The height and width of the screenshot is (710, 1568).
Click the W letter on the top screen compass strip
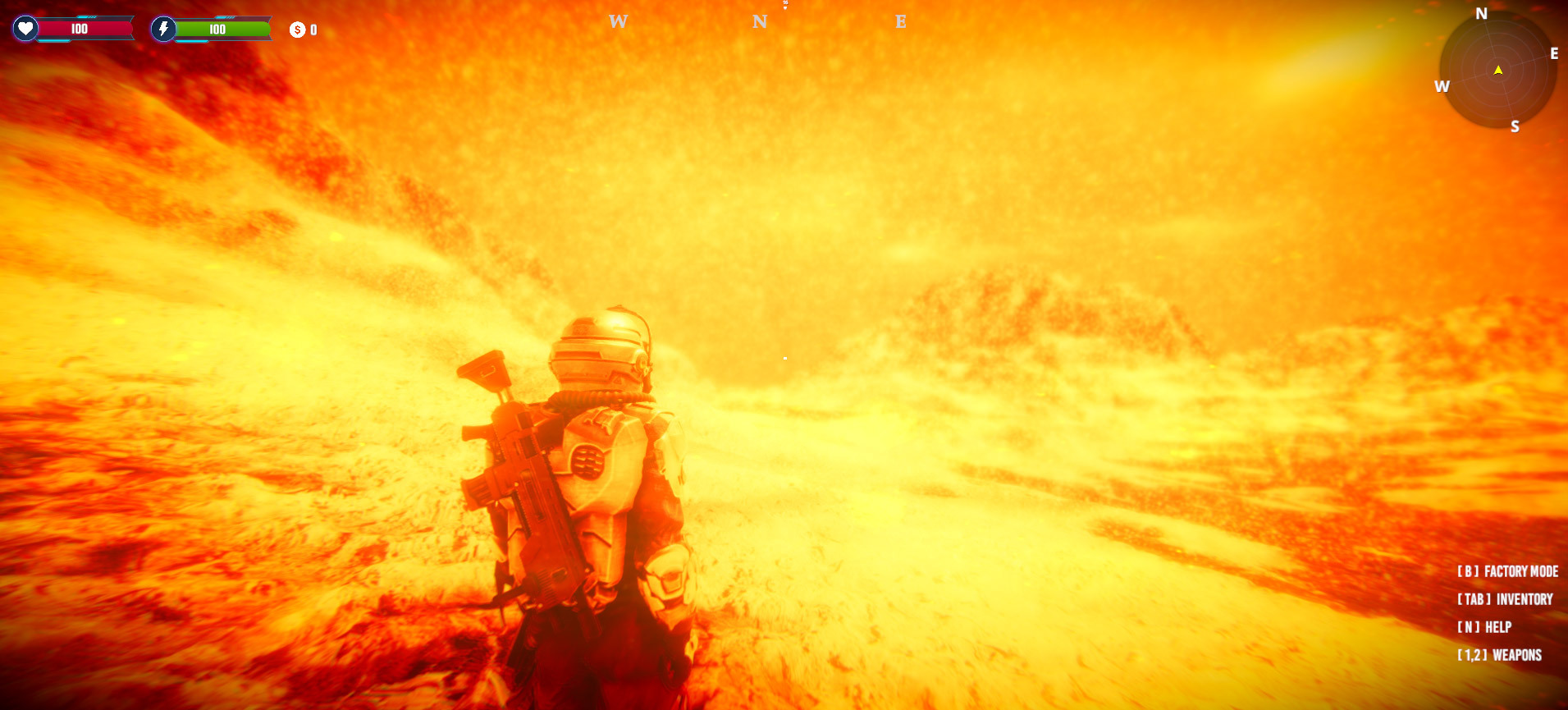[x=617, y=21]
